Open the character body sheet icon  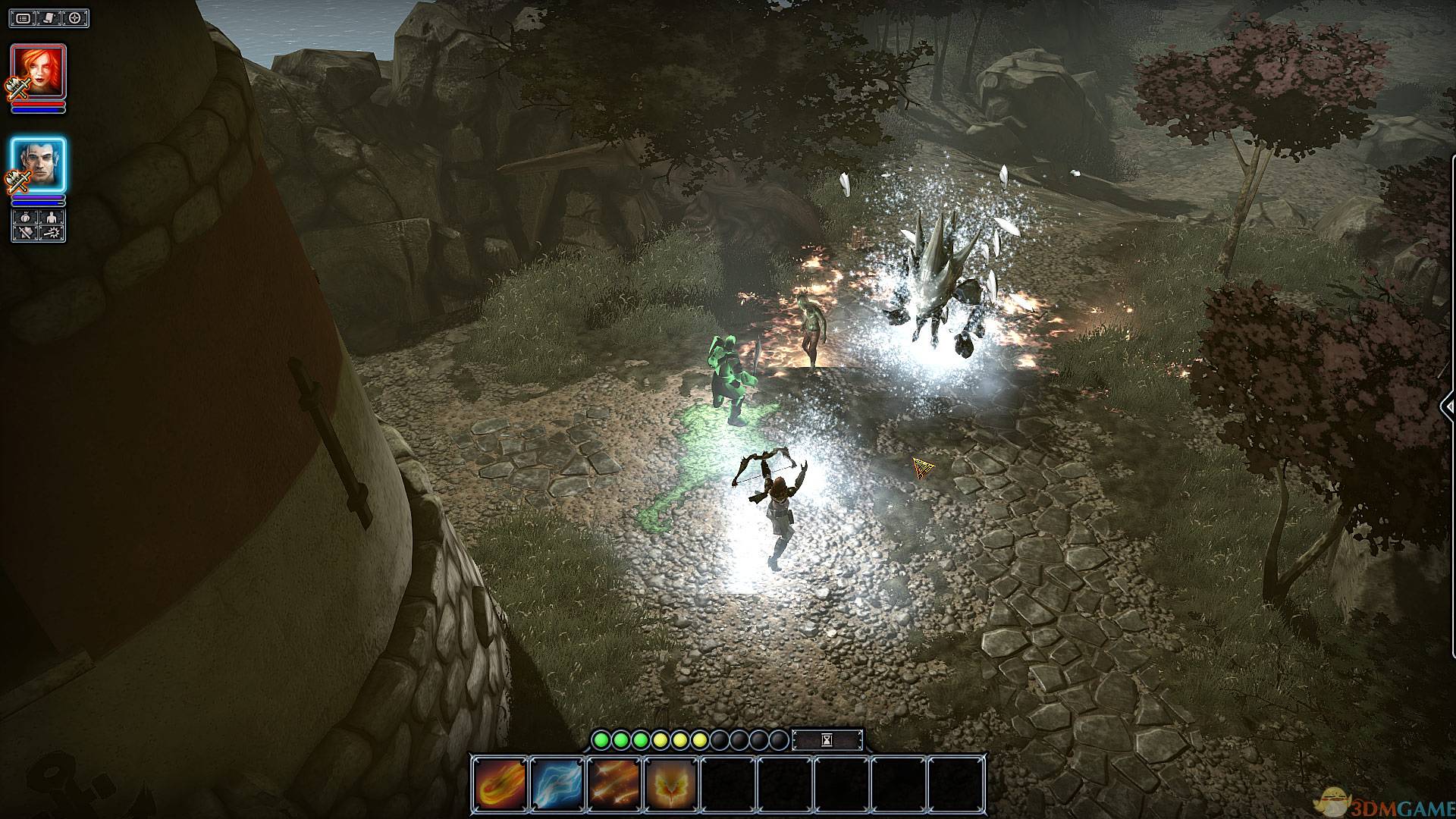[x=52, y=218]
